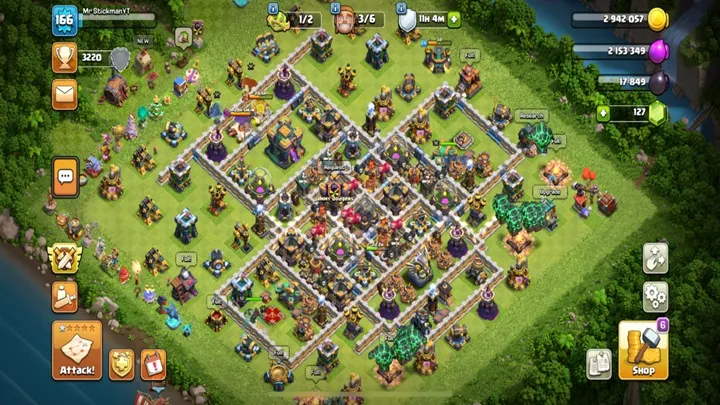Open the trophy league rankings
This screenshot has height=405, width=720.
[65, 58]
